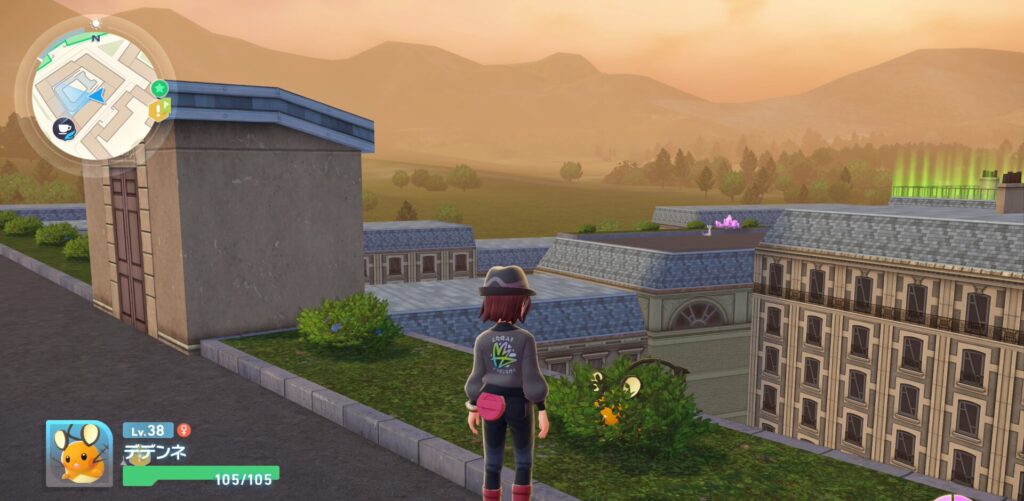Select the Dedenne party portrait

point(78,452)
